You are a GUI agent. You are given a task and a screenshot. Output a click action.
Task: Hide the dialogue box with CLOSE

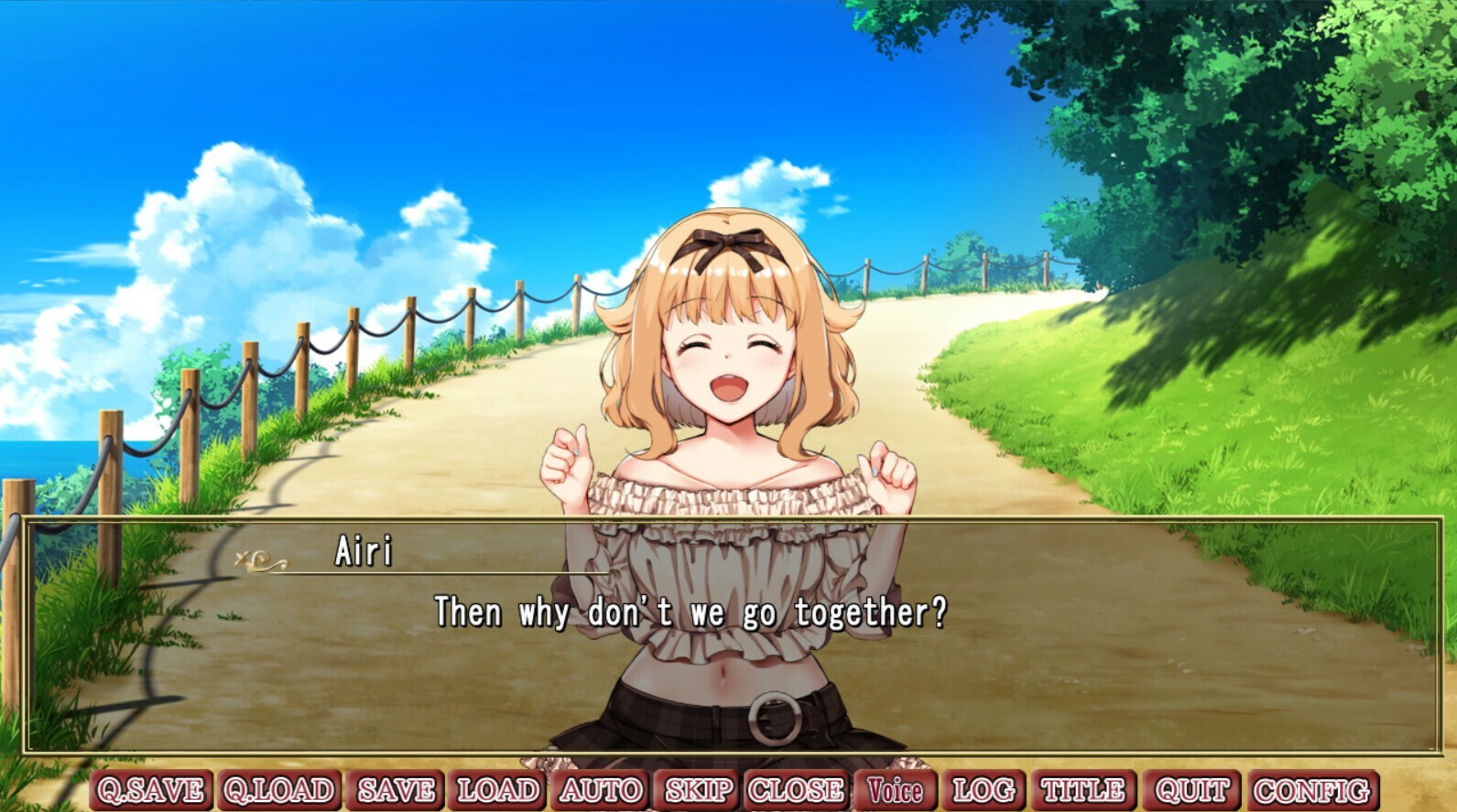(x=794, y=789)
